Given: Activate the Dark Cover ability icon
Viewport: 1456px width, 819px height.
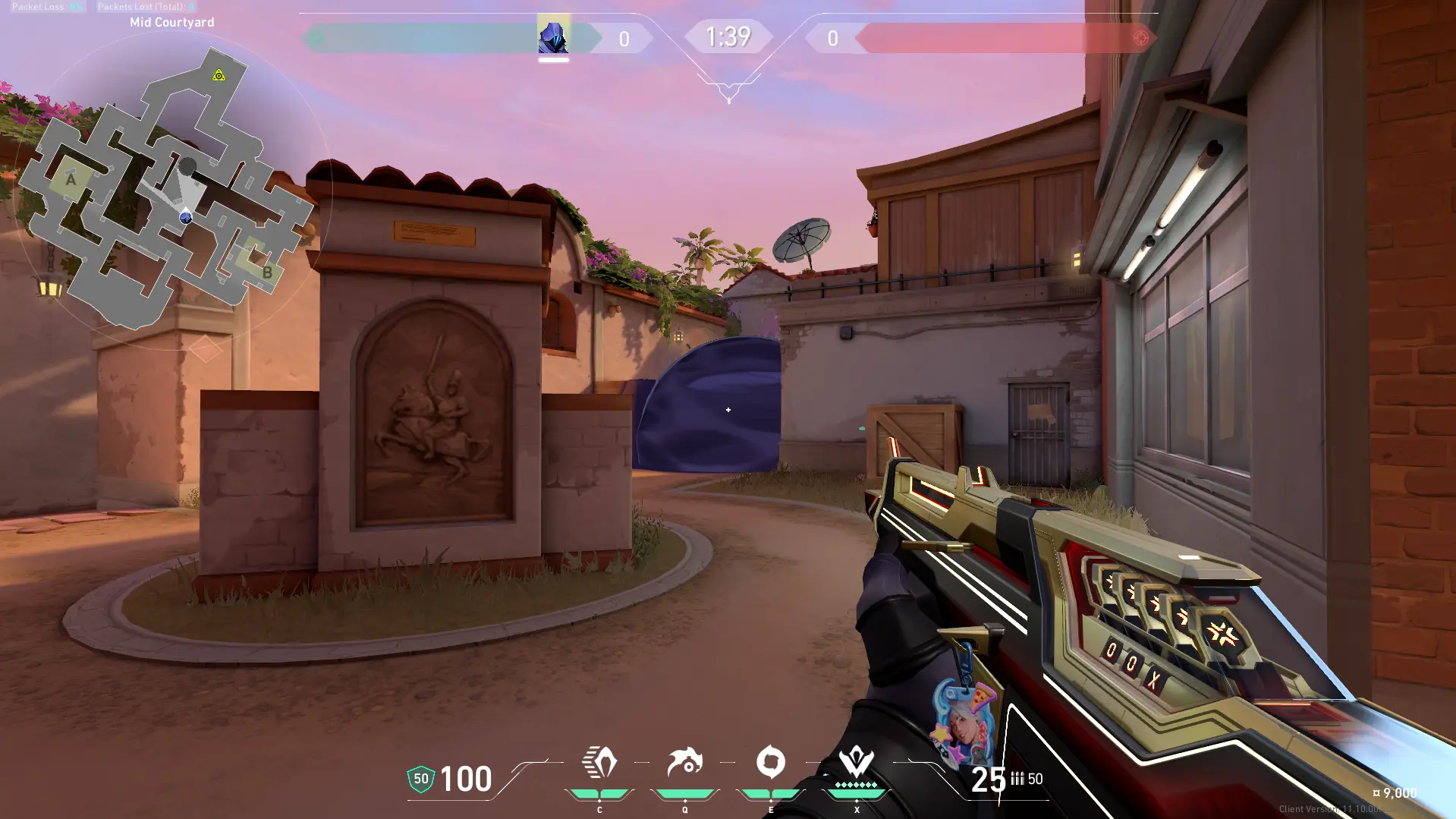Looking at the screenshot, I should coord(771,762).
